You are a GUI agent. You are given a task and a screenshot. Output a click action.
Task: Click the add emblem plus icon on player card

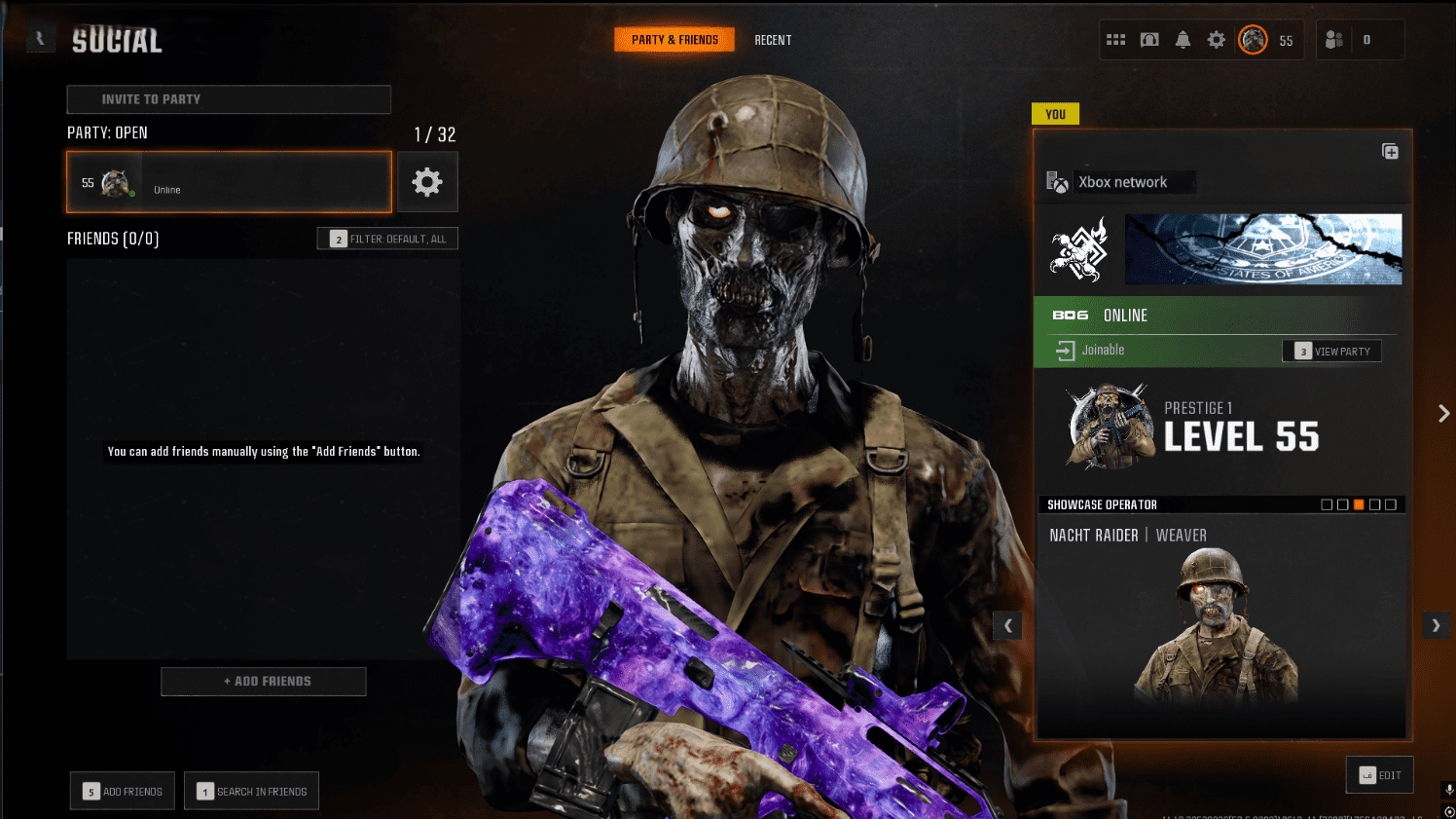pos(1390,151)
